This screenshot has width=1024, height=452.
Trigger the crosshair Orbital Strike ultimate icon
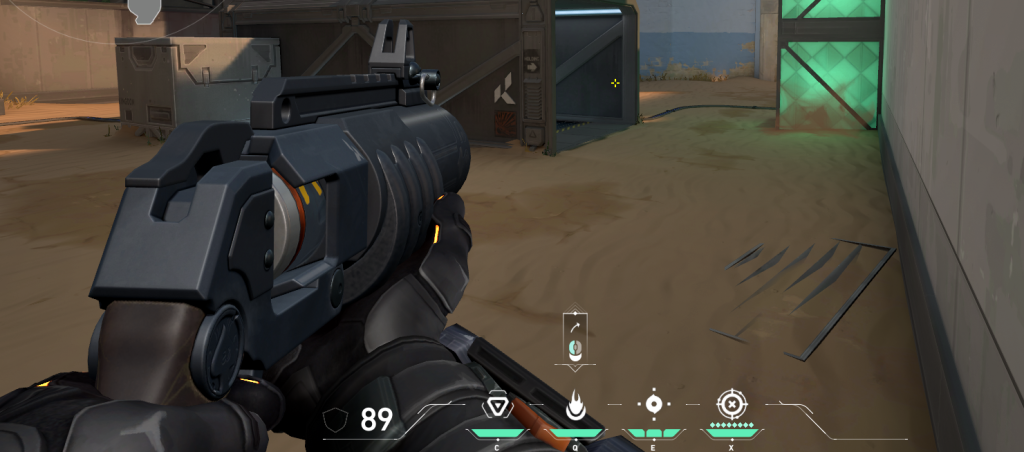[x=732, y=405]
